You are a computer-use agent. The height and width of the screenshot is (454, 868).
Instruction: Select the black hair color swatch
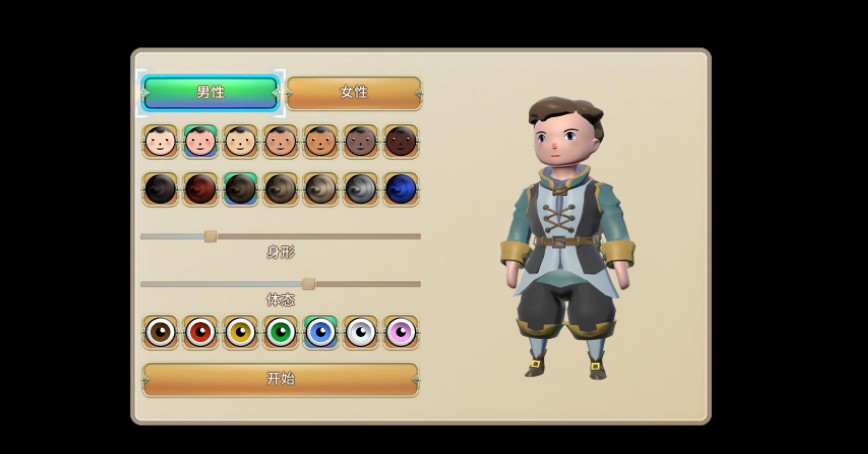click(x=160, y=189)
